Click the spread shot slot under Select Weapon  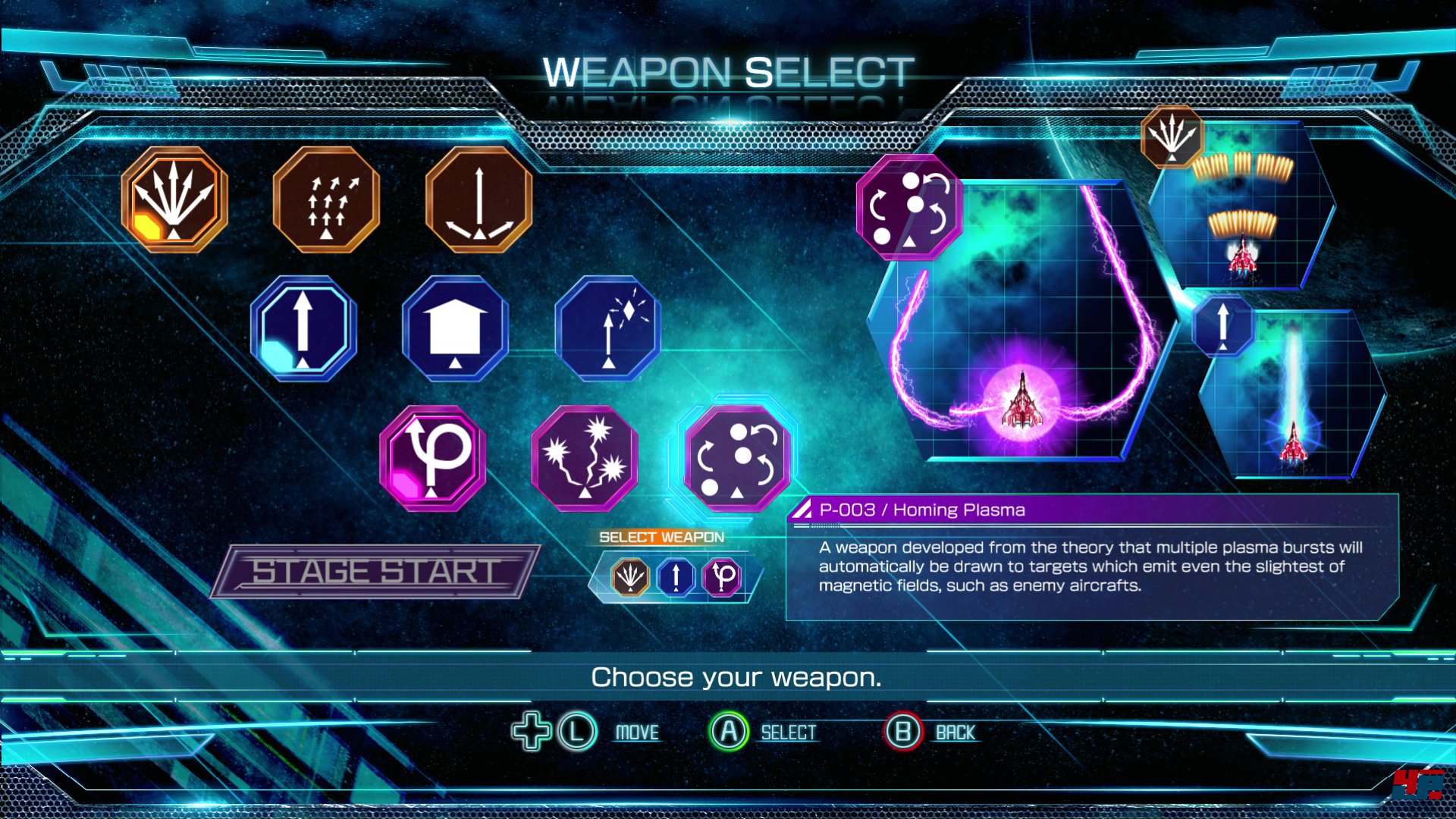630,577
